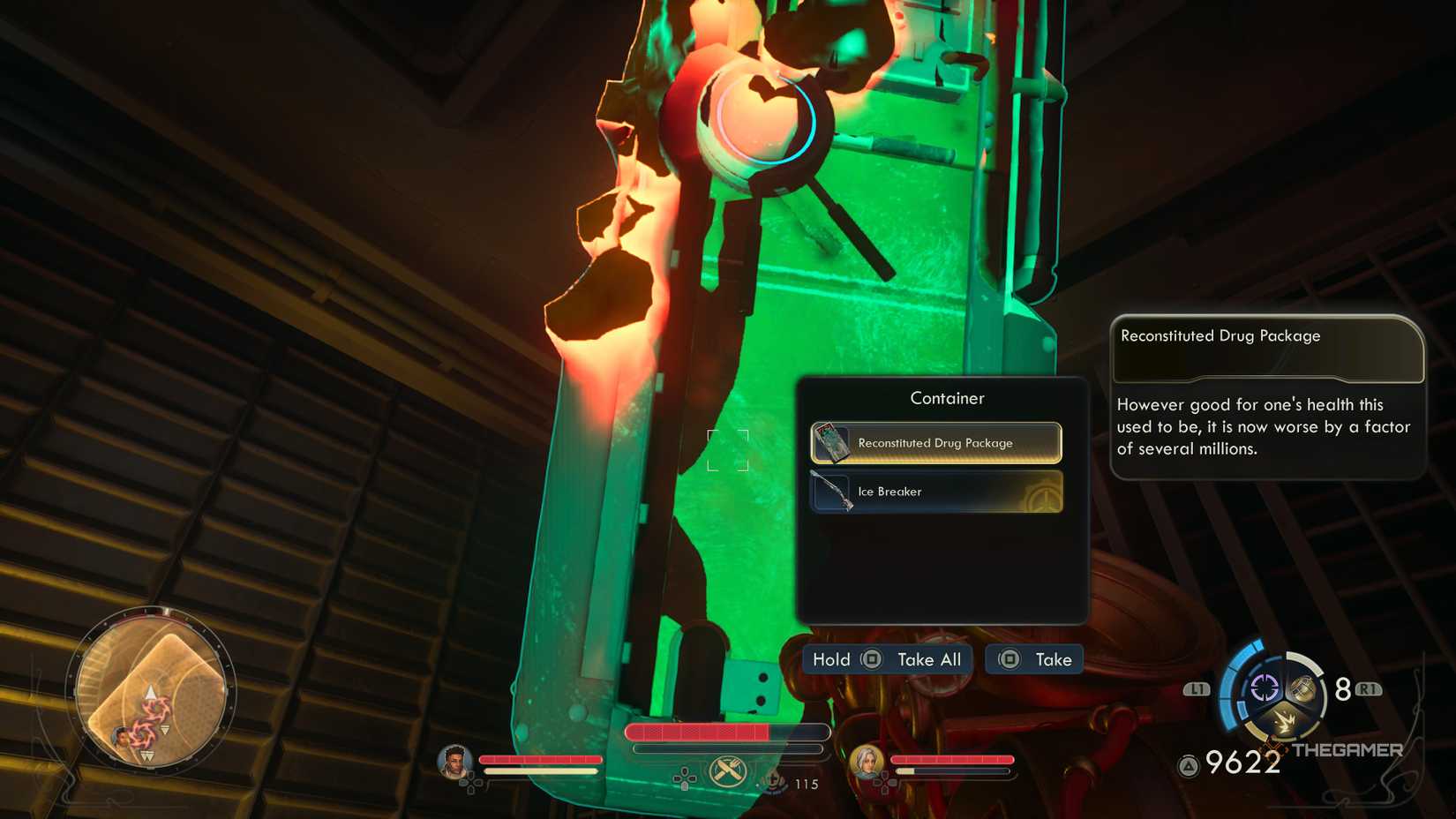Image resolution: width=1456 pixels, height=819 pixels.
Task: Click the crossed-tools repair icon
Action: [x=726, y=769]
